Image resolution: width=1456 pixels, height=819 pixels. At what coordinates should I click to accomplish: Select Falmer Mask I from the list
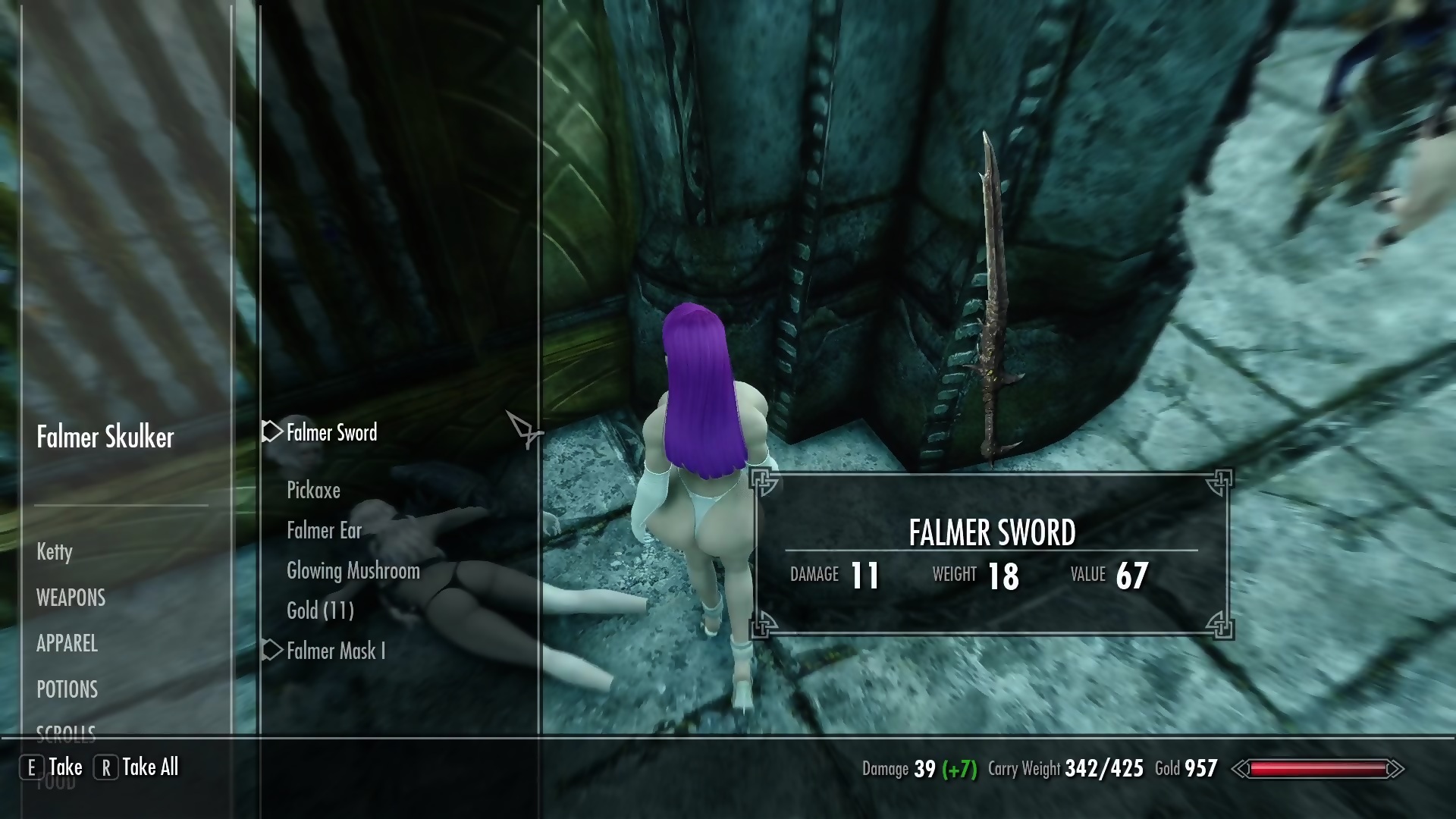point(335,651)
